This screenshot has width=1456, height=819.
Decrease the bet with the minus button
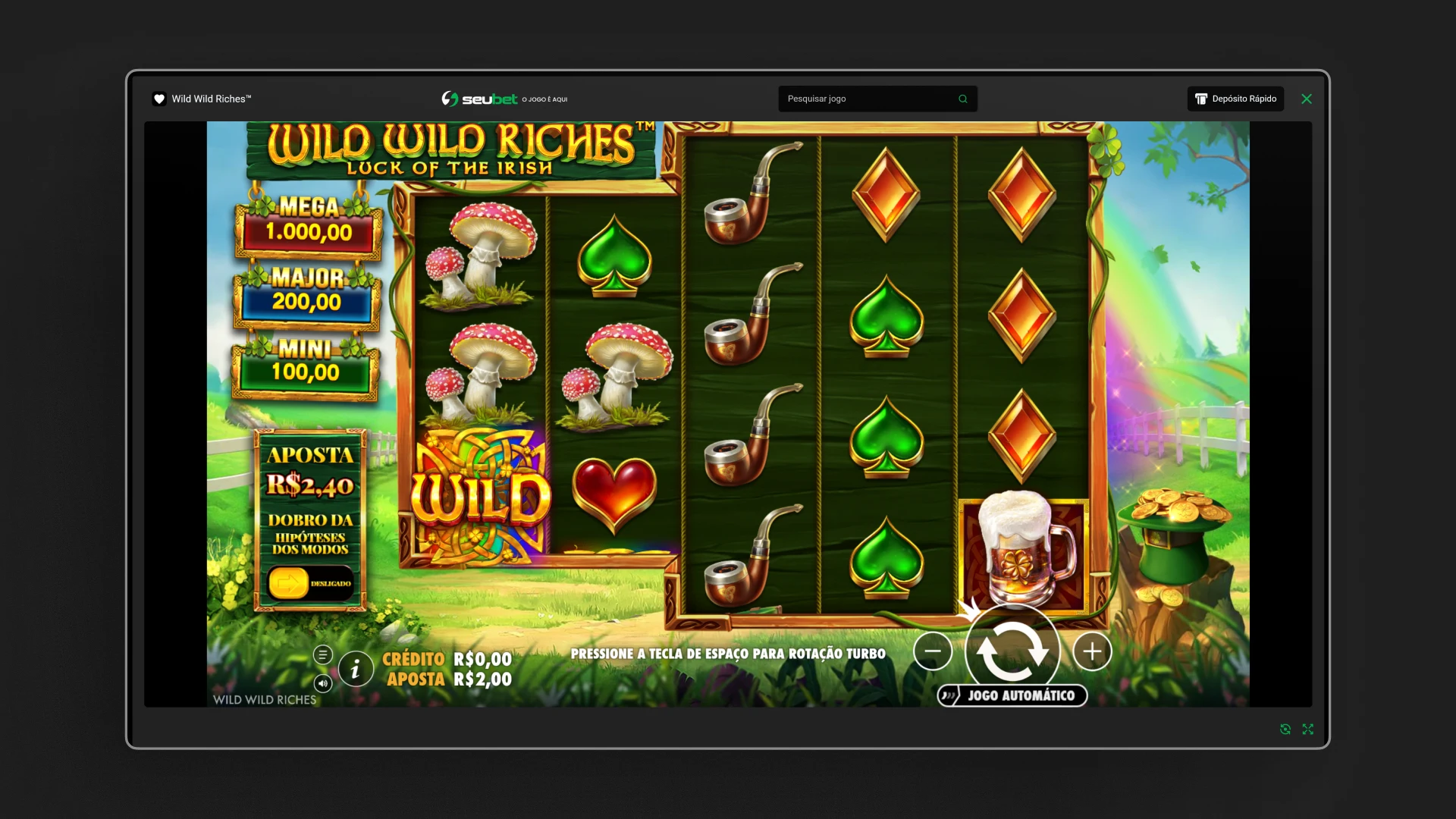[x=933, y=651]
